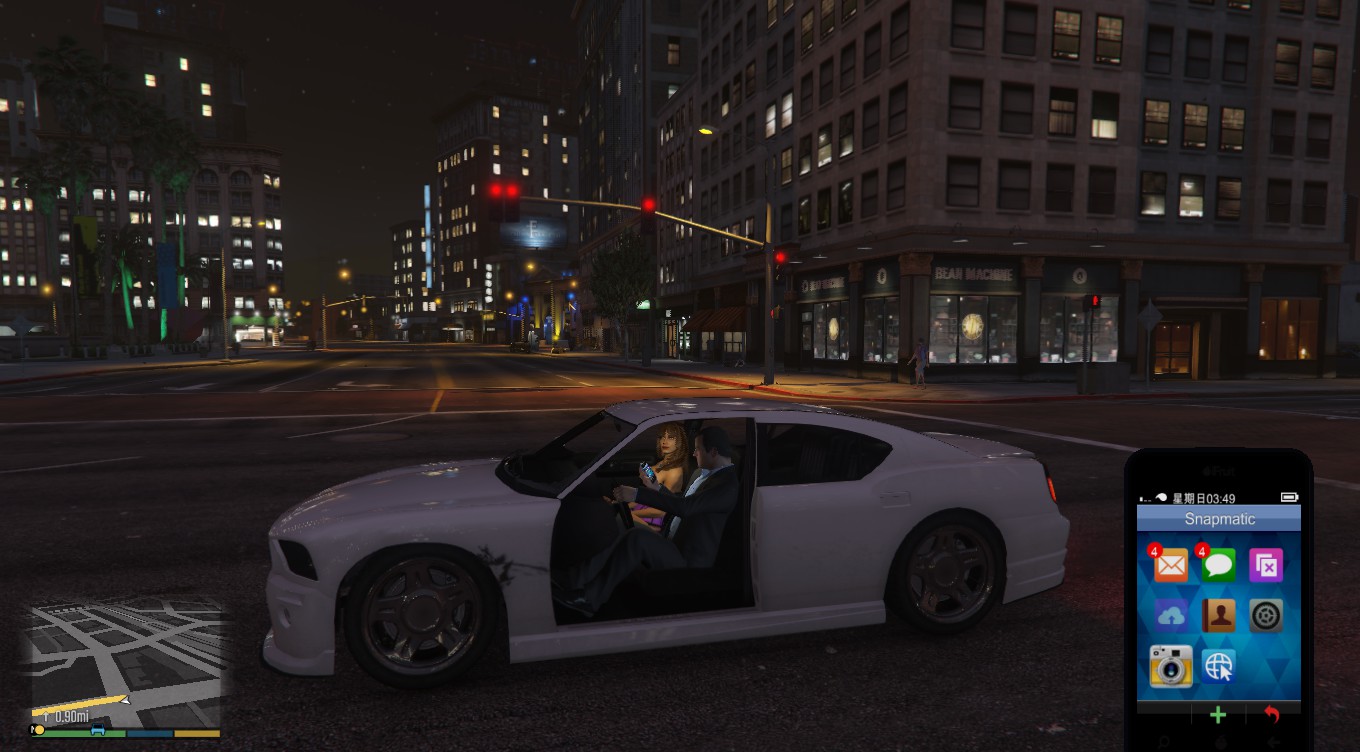Launch the Snapmatic camera app
The height and width of the screenshot is (752, 1360).
tap(1170, 666)
